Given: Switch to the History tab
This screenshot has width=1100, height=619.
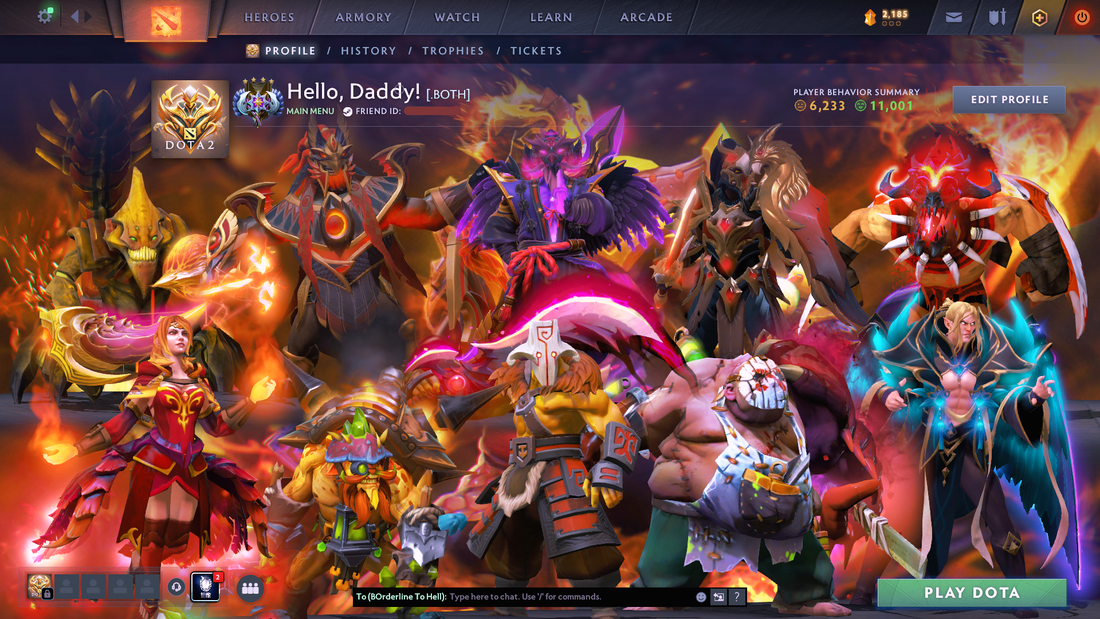Looking at the screenshot, I should (x=368, y=51).
